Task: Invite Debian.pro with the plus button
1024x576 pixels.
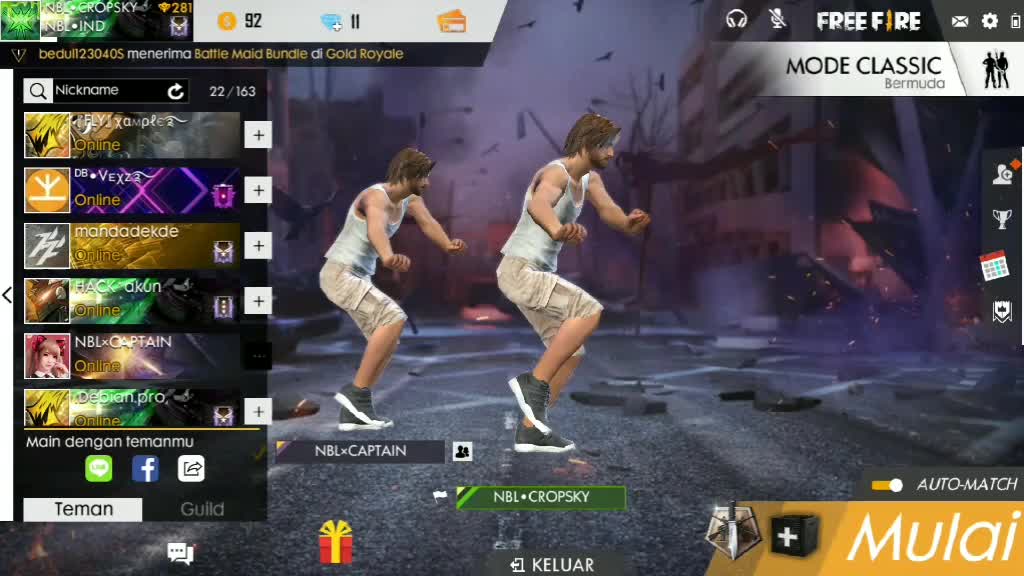Action: pyautogui.click(x=258, y=411)
